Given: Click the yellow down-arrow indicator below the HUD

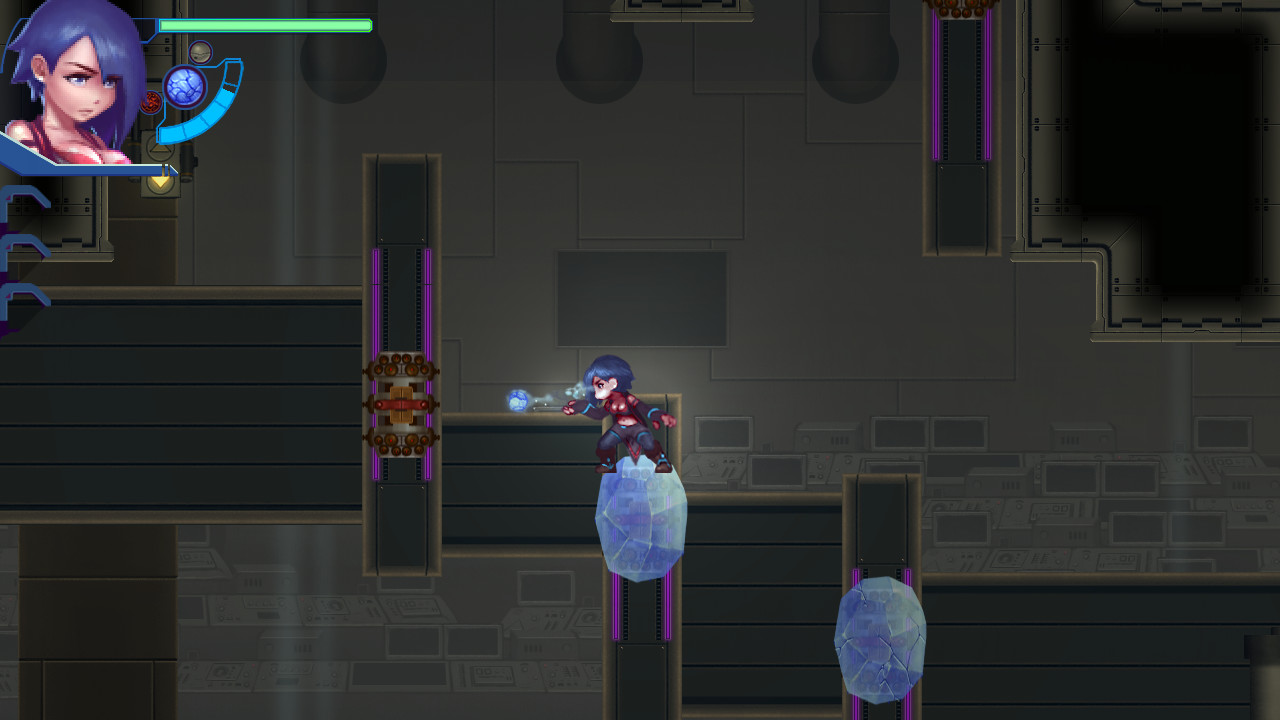Looking at the screenshot, I should click(x=160, y=180).
